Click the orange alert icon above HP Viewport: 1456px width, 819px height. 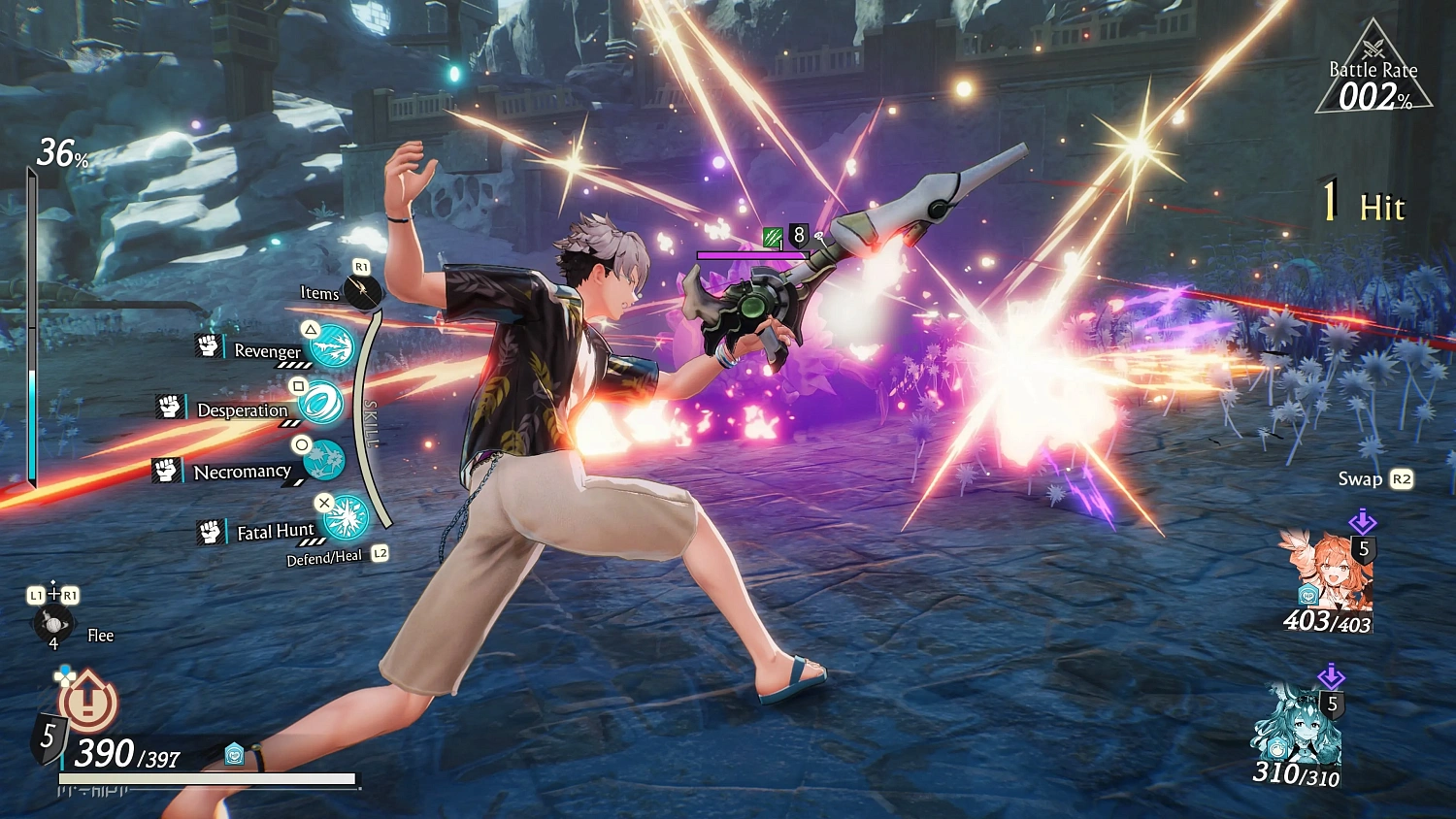[88, 701]
